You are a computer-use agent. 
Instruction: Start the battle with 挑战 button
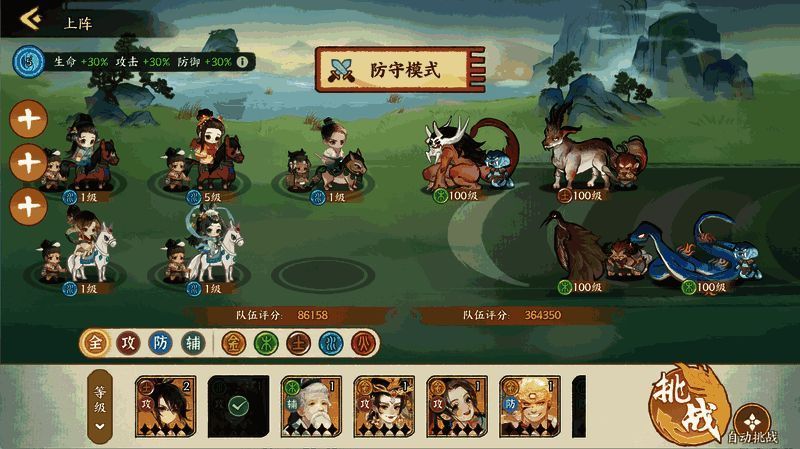tap(685, 403)
